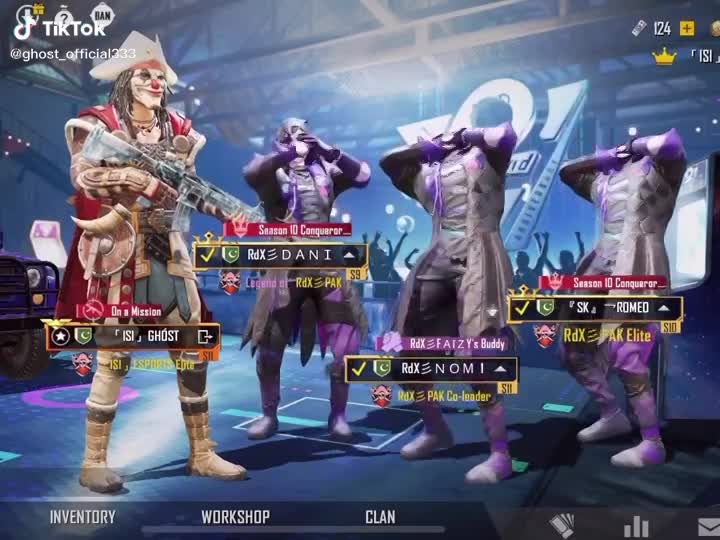Open the cards icon in bottom bar
720x540 pixels.
(563, 526)
